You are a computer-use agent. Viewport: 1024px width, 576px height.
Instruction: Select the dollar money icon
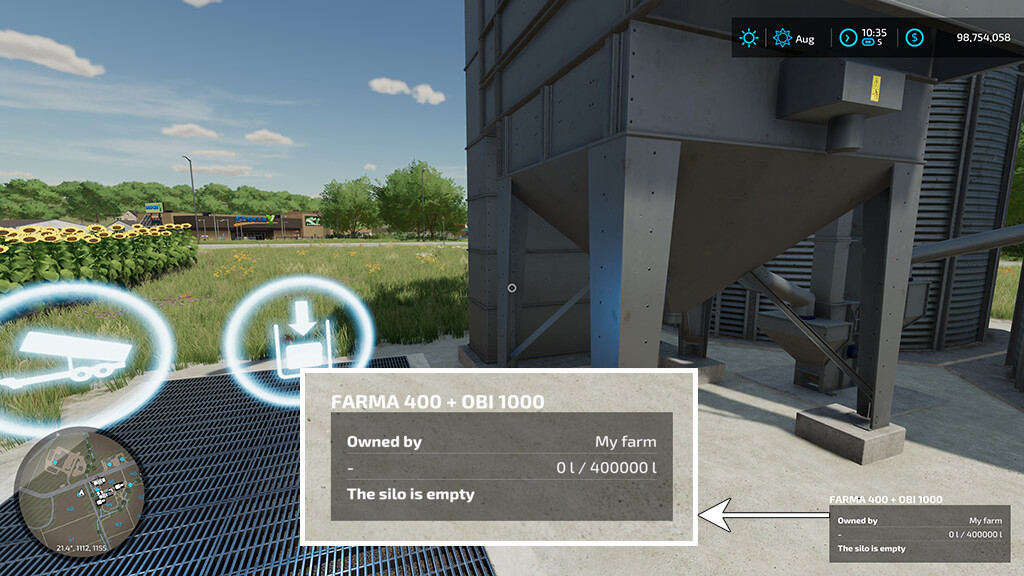(914, 38)
